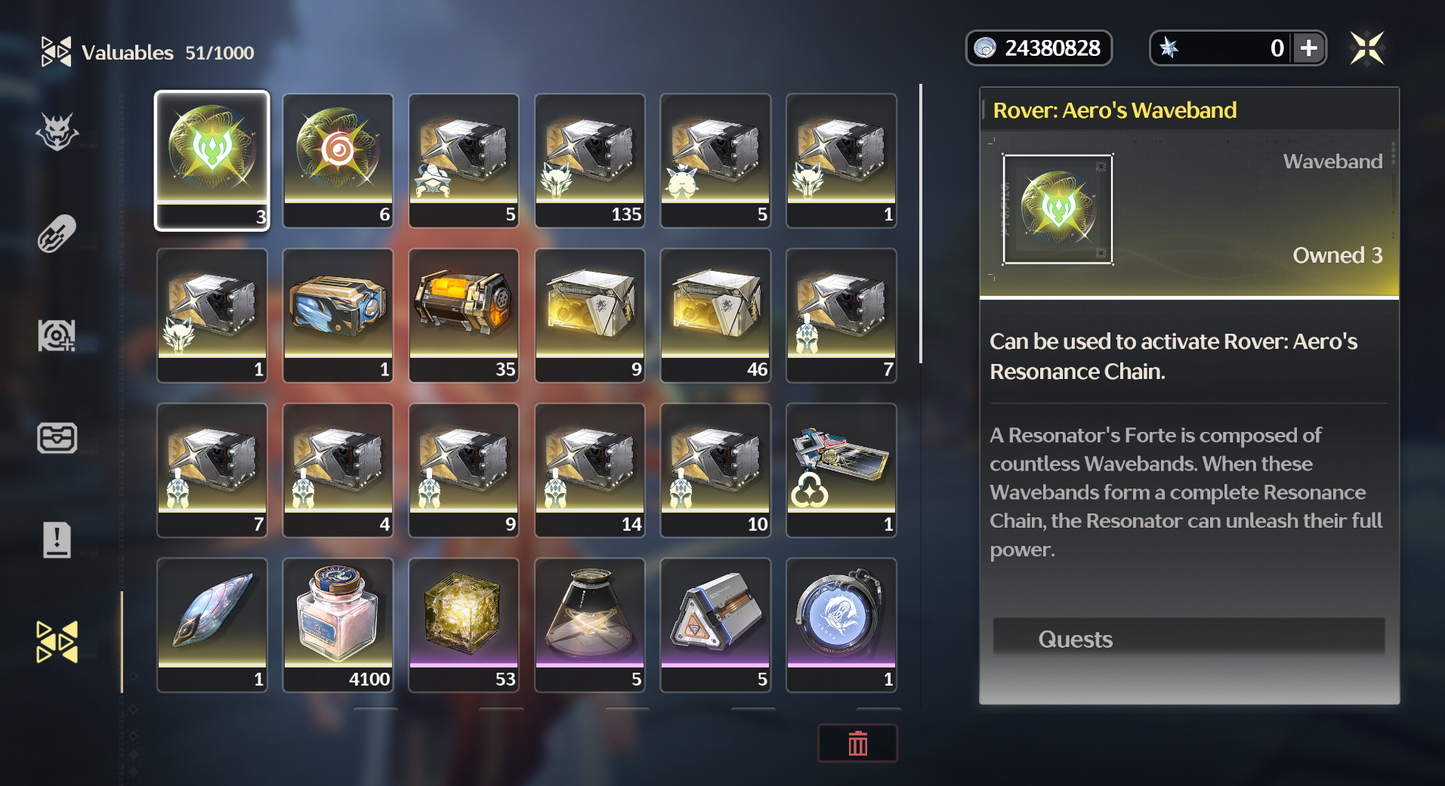1445x786 pixels.
Task: Switch to the demon-face echo category tab
Action: [x=57, y=132]
